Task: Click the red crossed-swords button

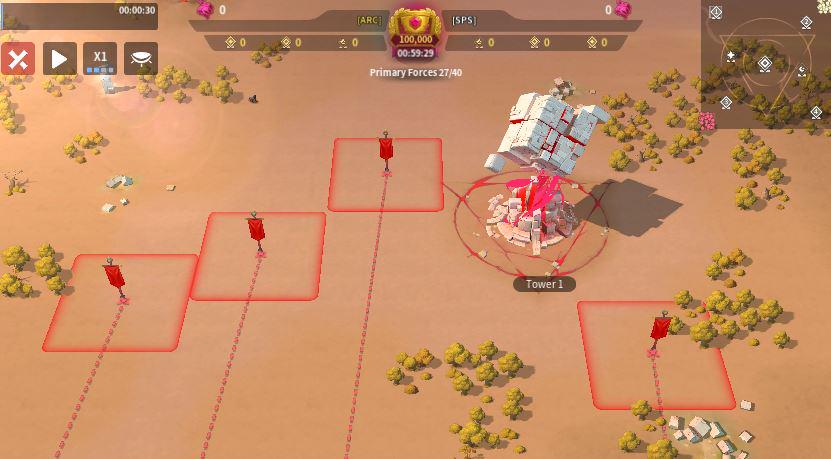Action: 18,58
